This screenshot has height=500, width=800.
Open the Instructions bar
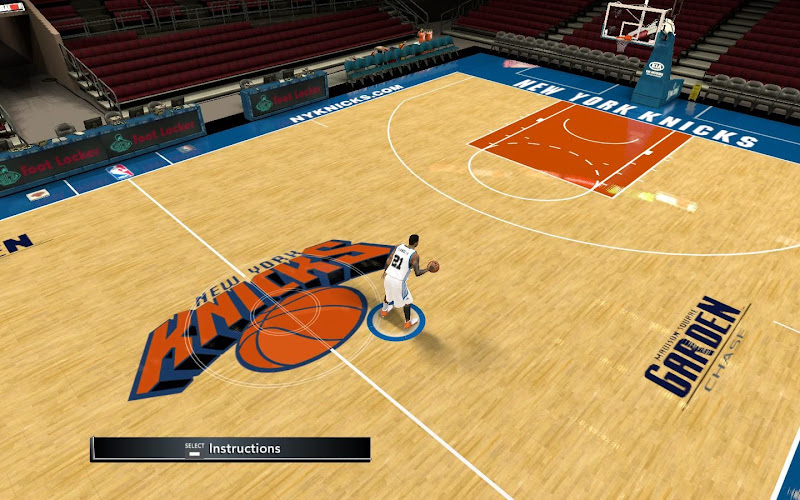click(x=231, y=449)
